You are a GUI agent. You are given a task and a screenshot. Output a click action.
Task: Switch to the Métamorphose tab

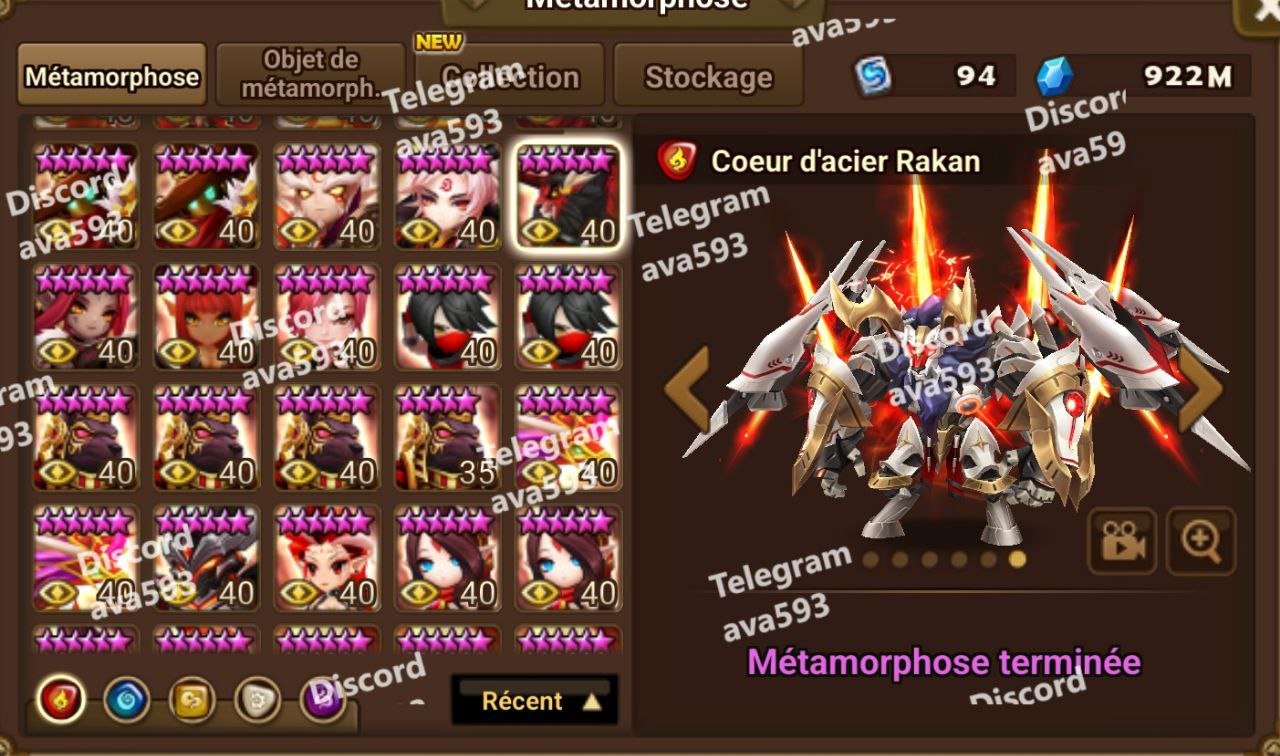[x=111, y=76]
